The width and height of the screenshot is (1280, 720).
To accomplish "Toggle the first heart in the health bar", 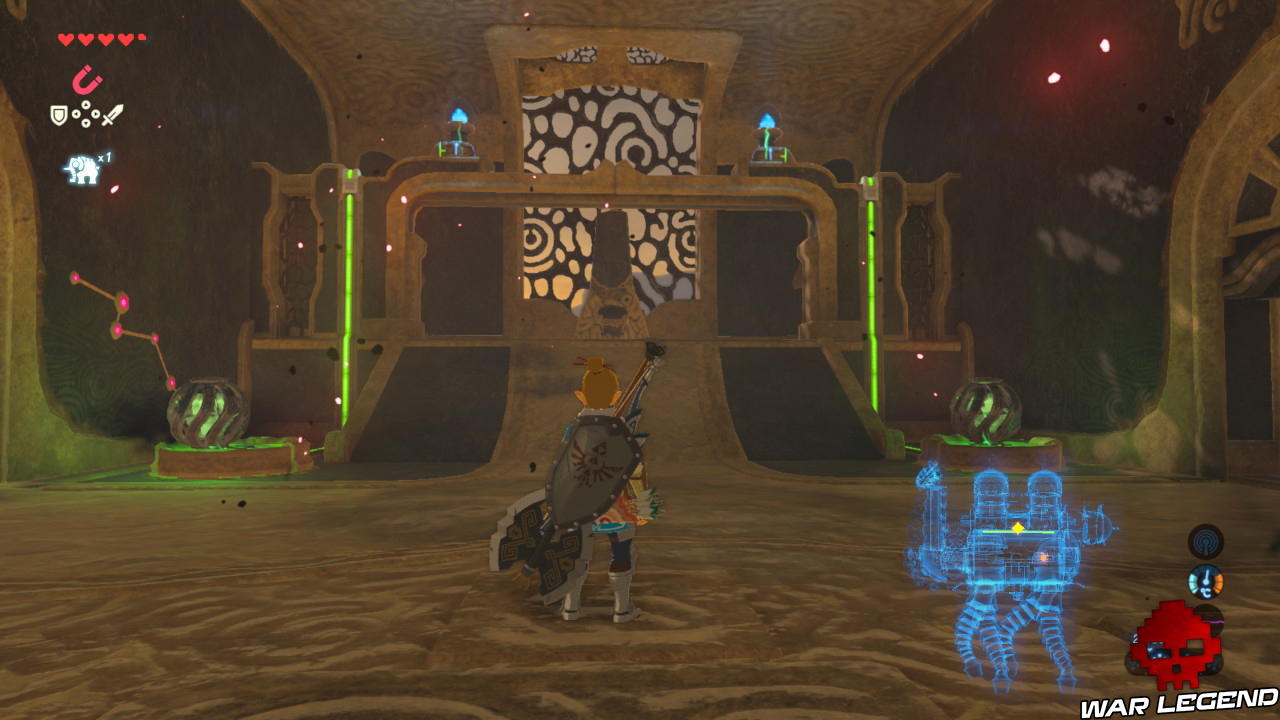I will 64,39.
